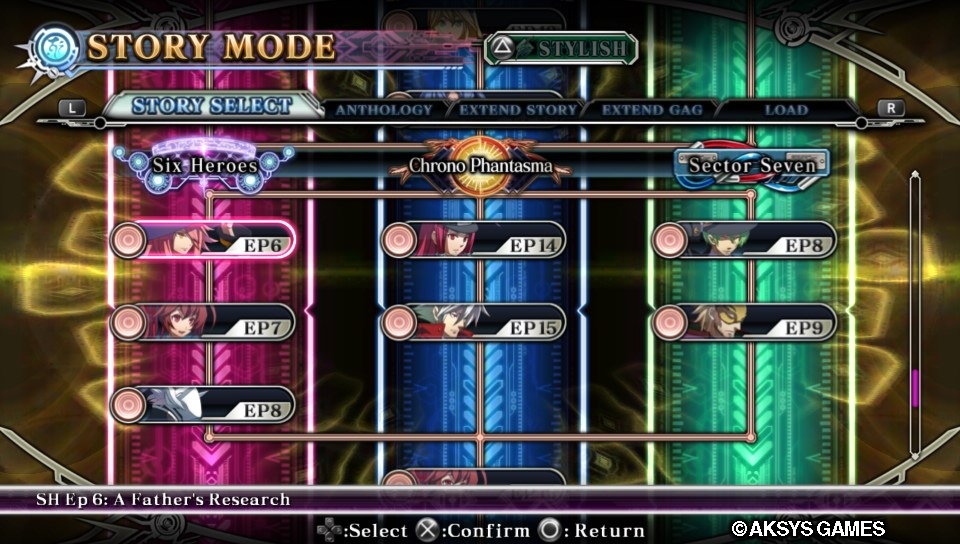Open the Six Heroes EP8 episode
The width and height of the screenshot is (960, 544).
[203, 405]
